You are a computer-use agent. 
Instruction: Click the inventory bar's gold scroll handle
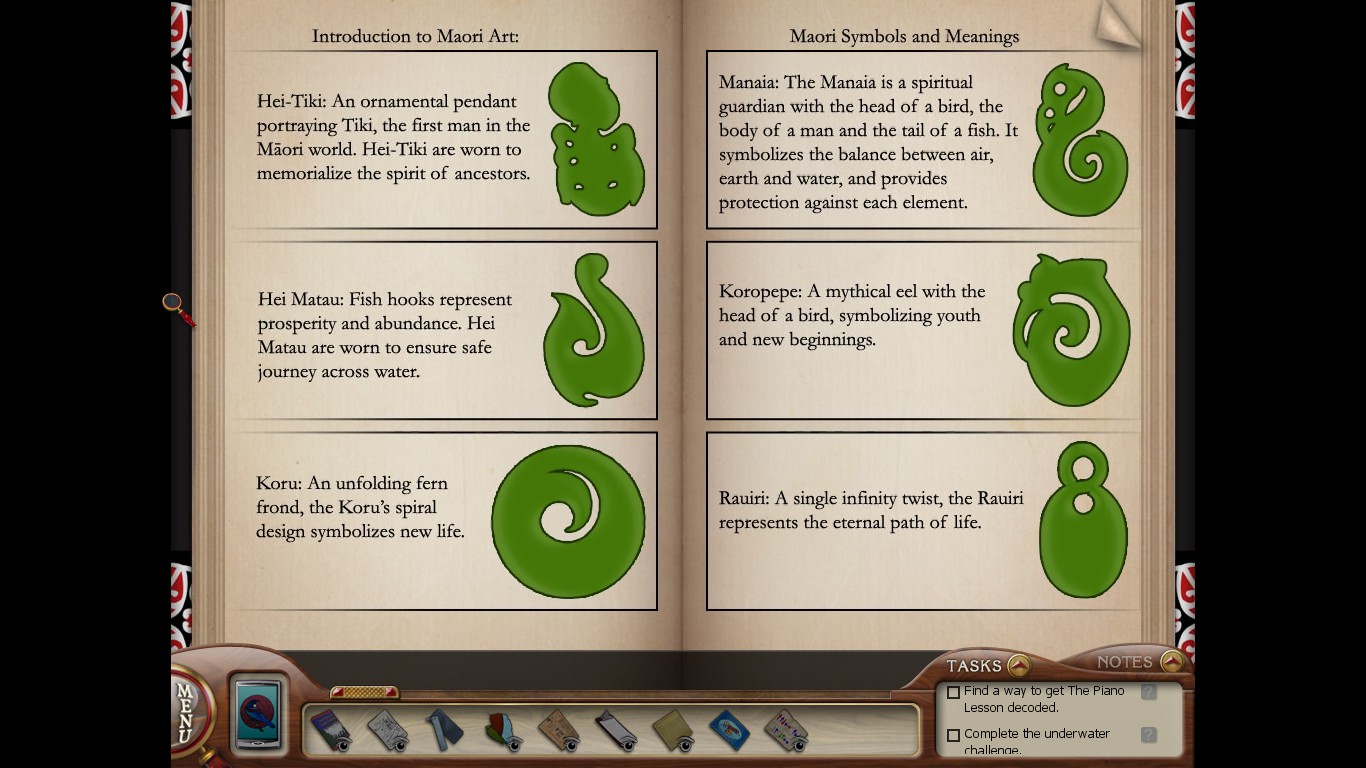pyautogui.click(x=364, y=692)
